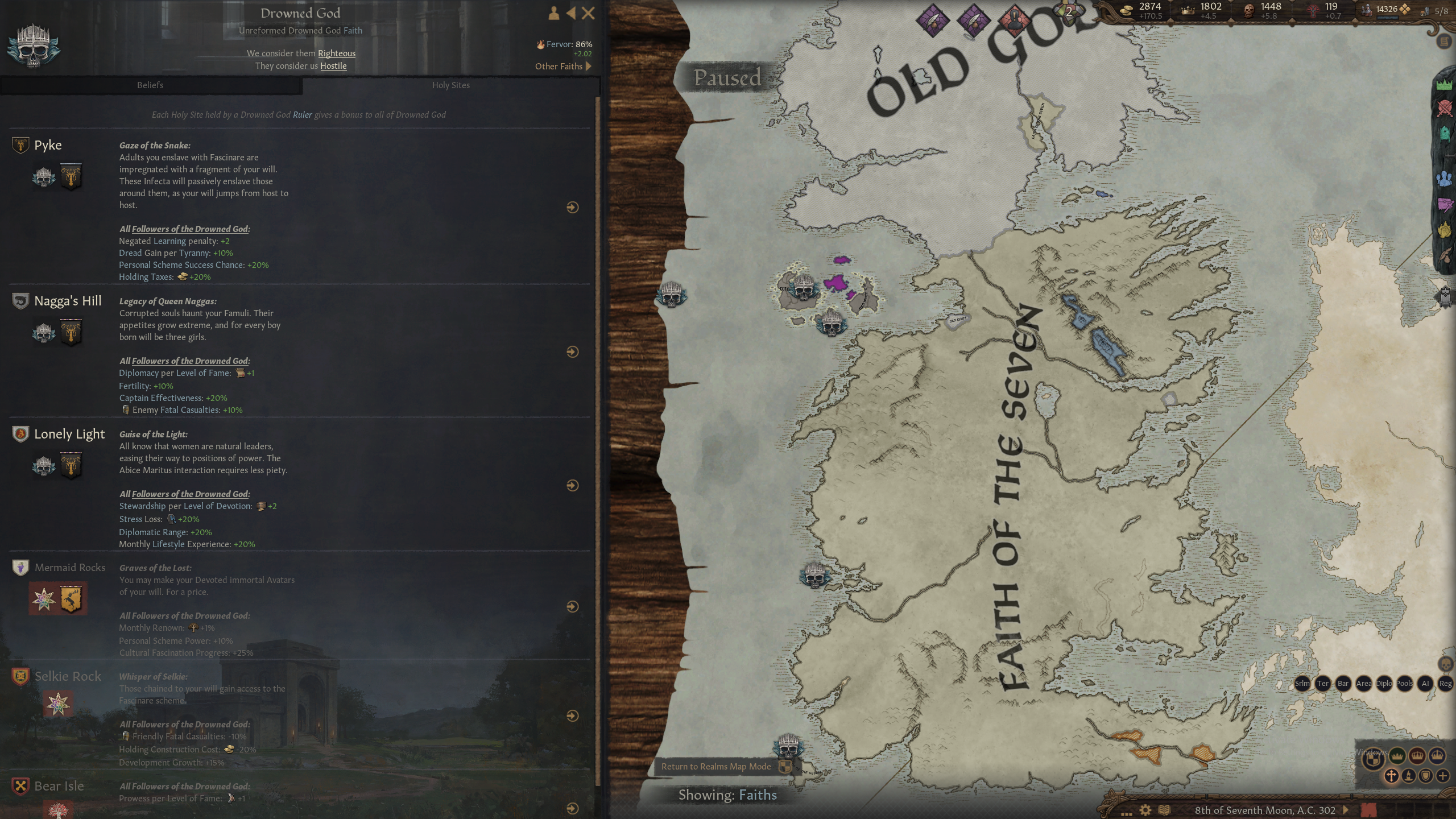Click the plus icon to add a map mode

tap(1443, 776)
